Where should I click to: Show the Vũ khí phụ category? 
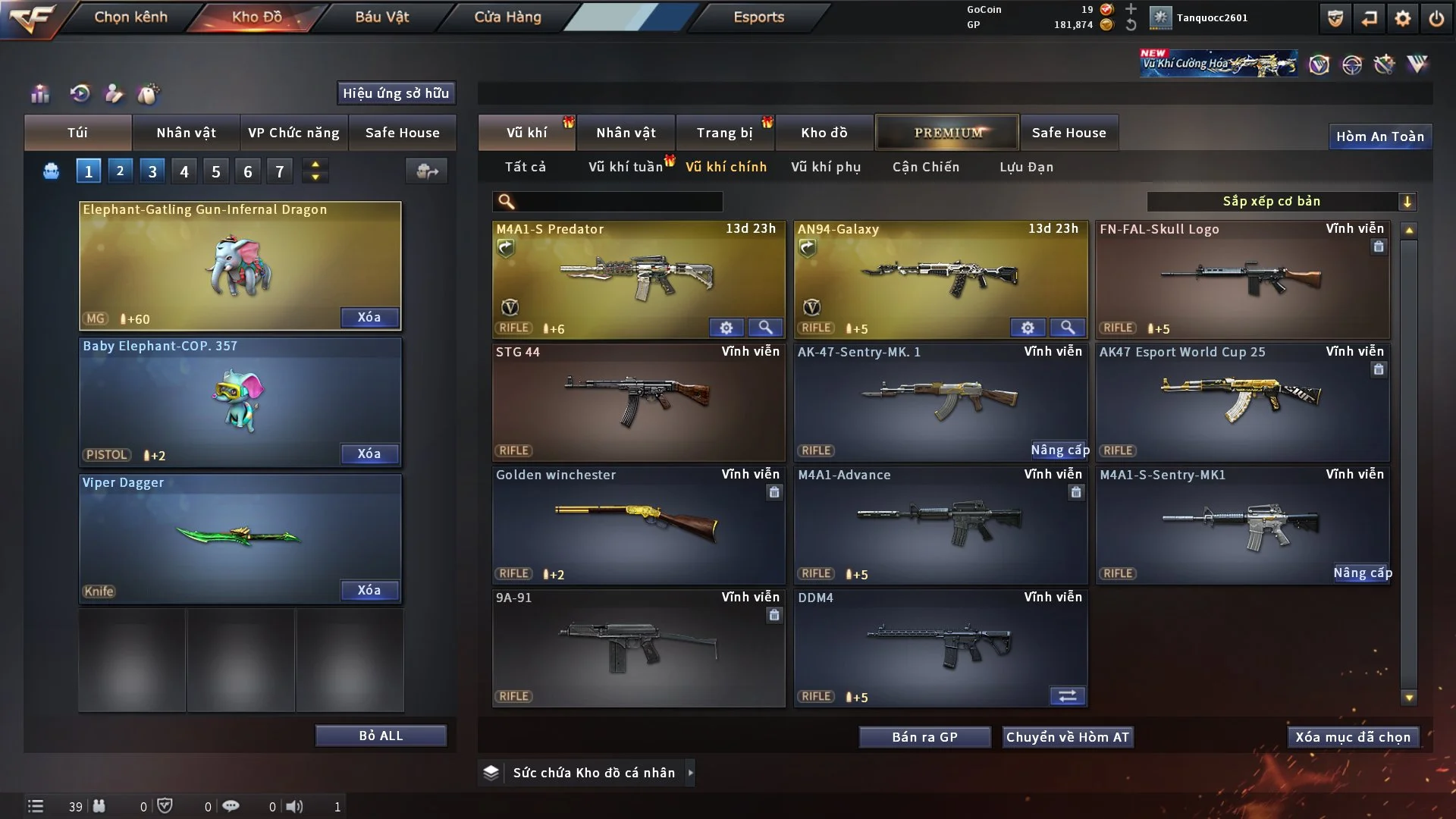pos(825,167)
